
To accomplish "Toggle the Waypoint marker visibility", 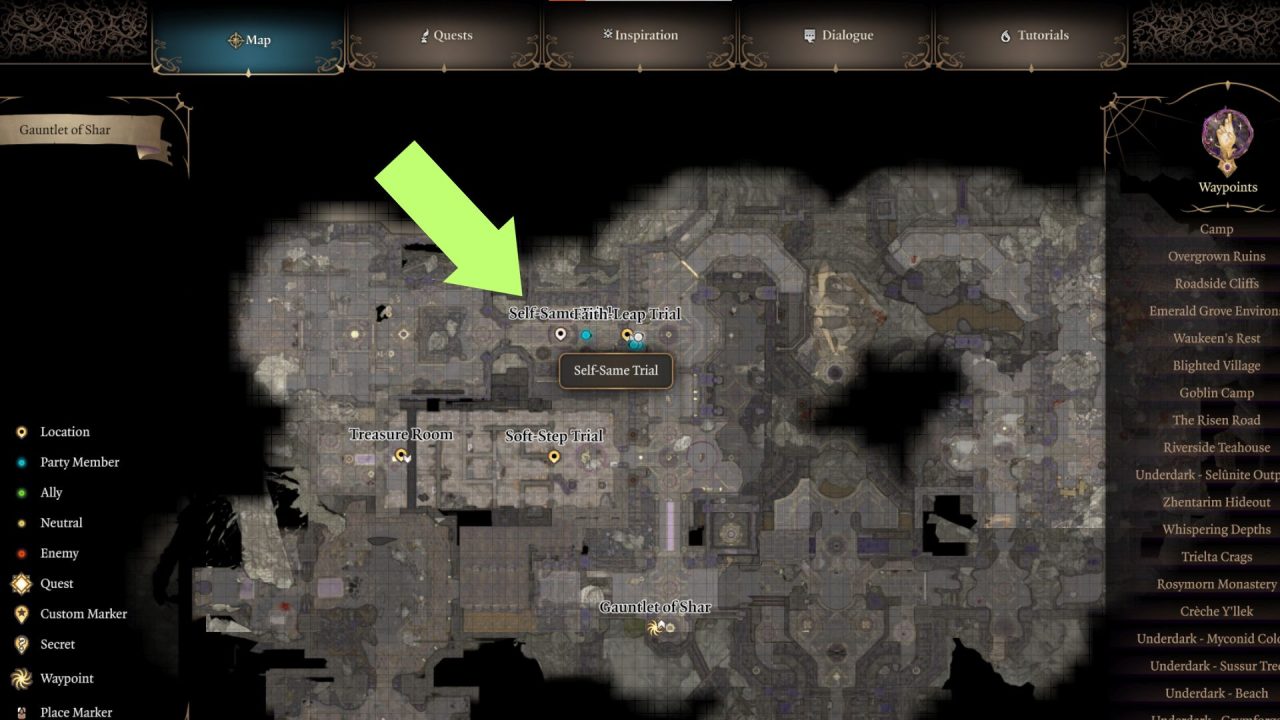I will point(21,678).
